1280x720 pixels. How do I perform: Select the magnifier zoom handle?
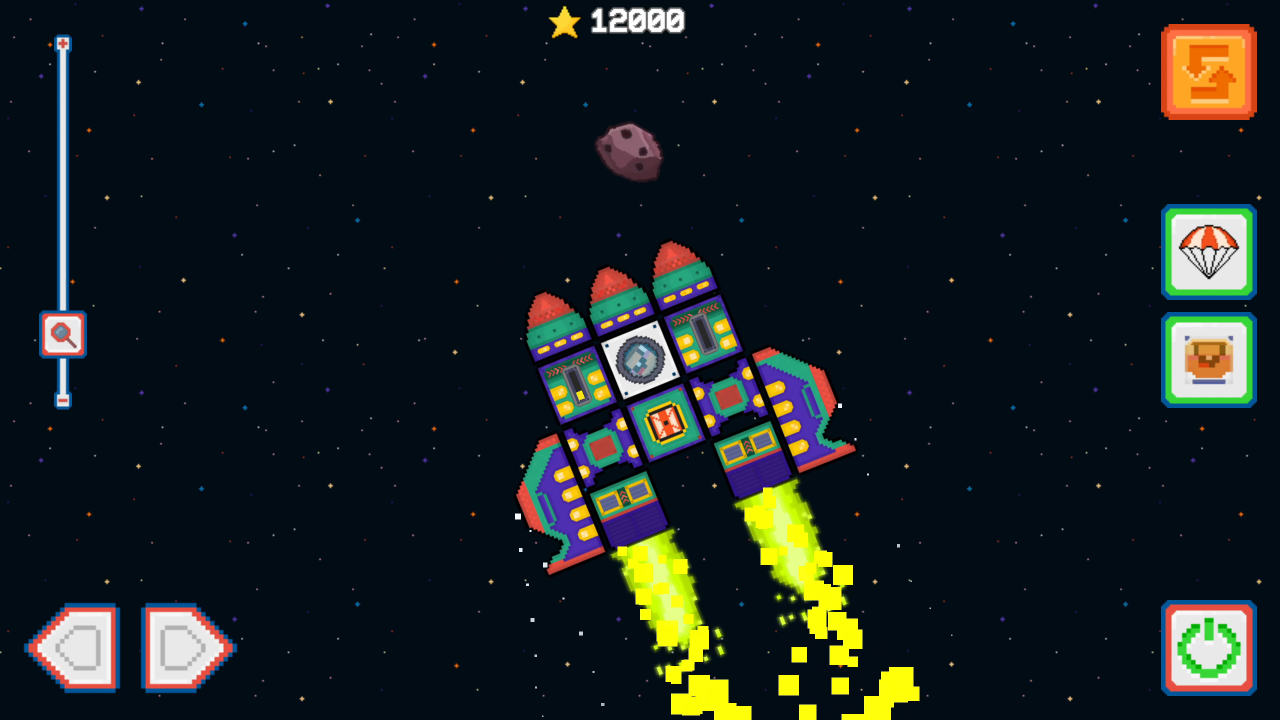pyautogui.click(x=62, y=334)
